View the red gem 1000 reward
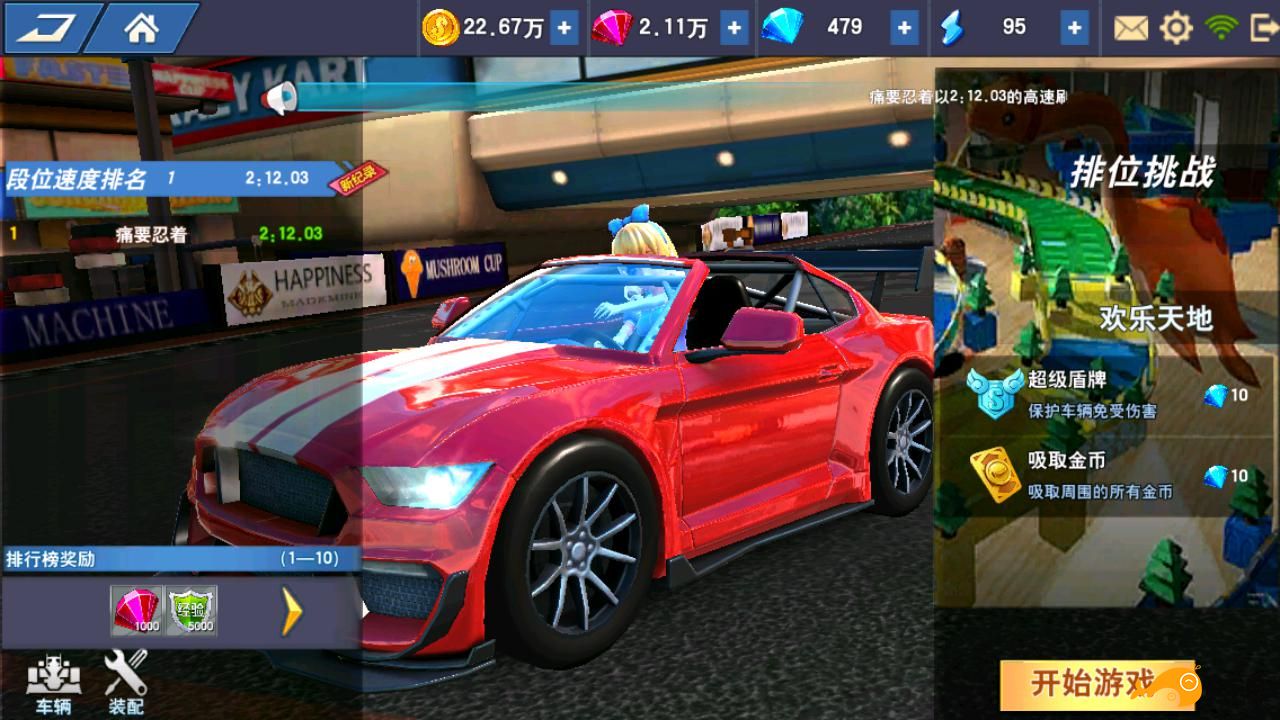 click(137, 610)
